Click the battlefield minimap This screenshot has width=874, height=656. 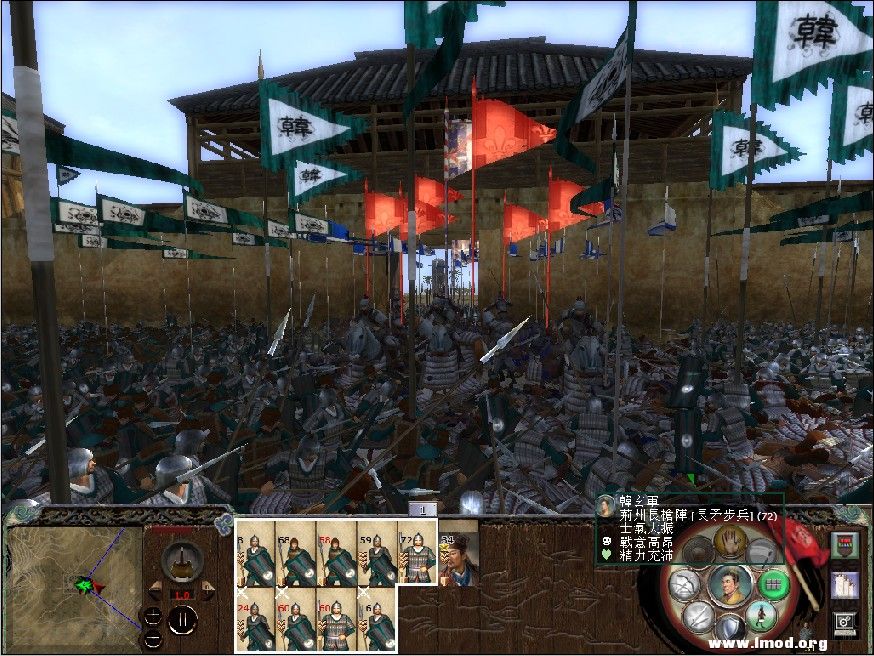(72, 582)
